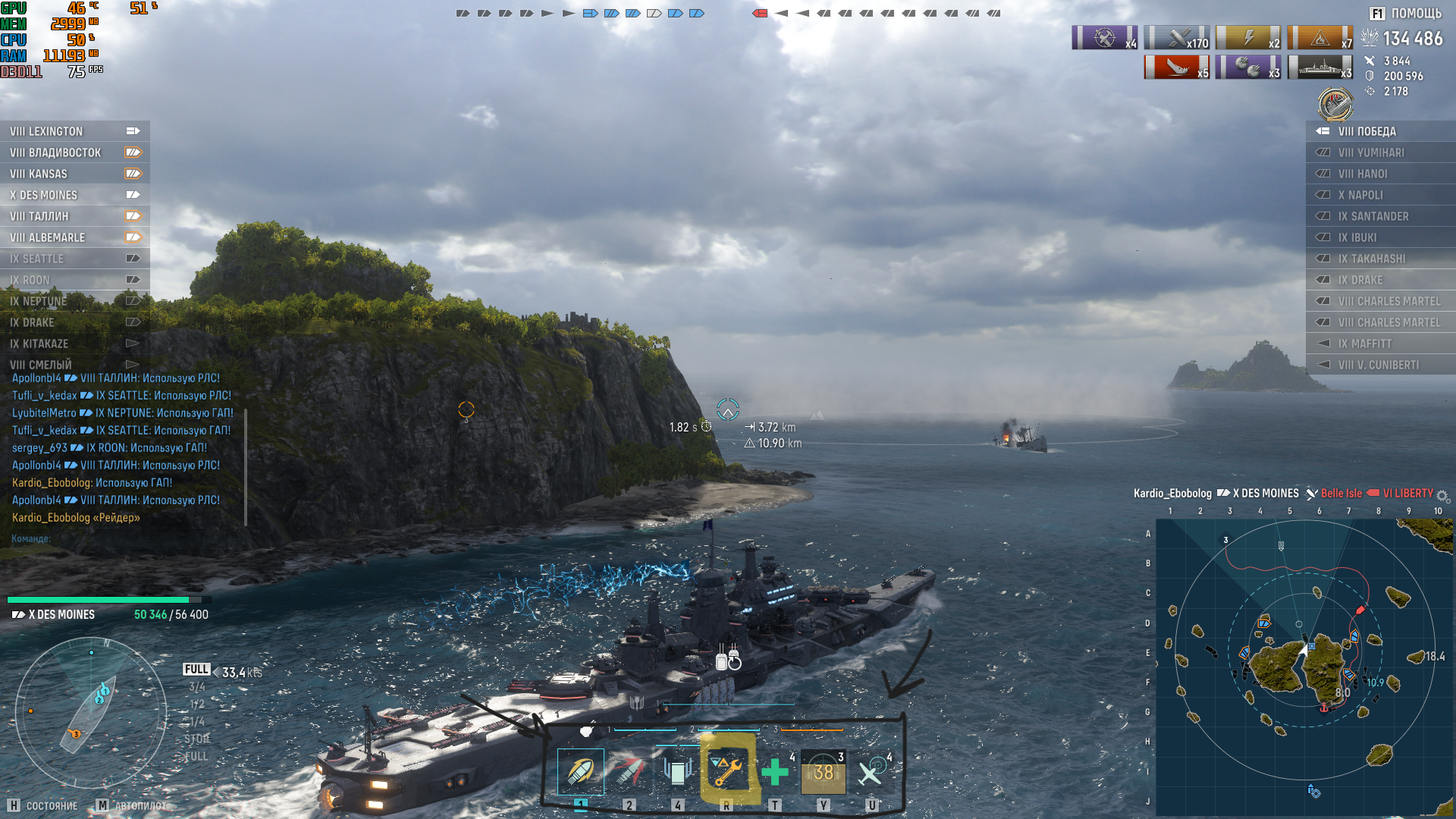Launch the spotter aircraft consumable
Viewport: 1456px width, 819px height.
[872, 772]
